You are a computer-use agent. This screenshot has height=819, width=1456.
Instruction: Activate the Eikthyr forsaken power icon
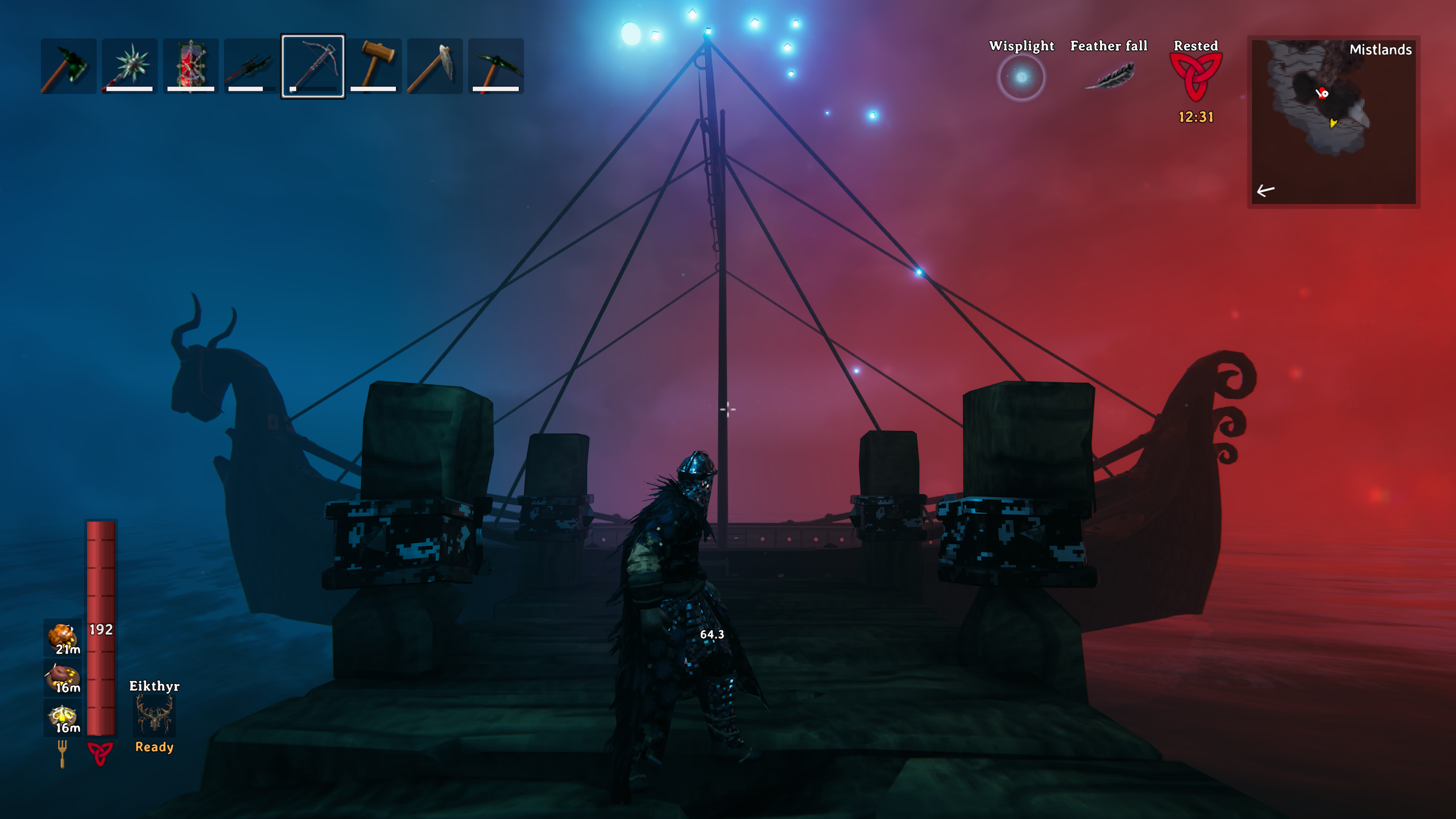pyautogui.click(x=154, y=715)
